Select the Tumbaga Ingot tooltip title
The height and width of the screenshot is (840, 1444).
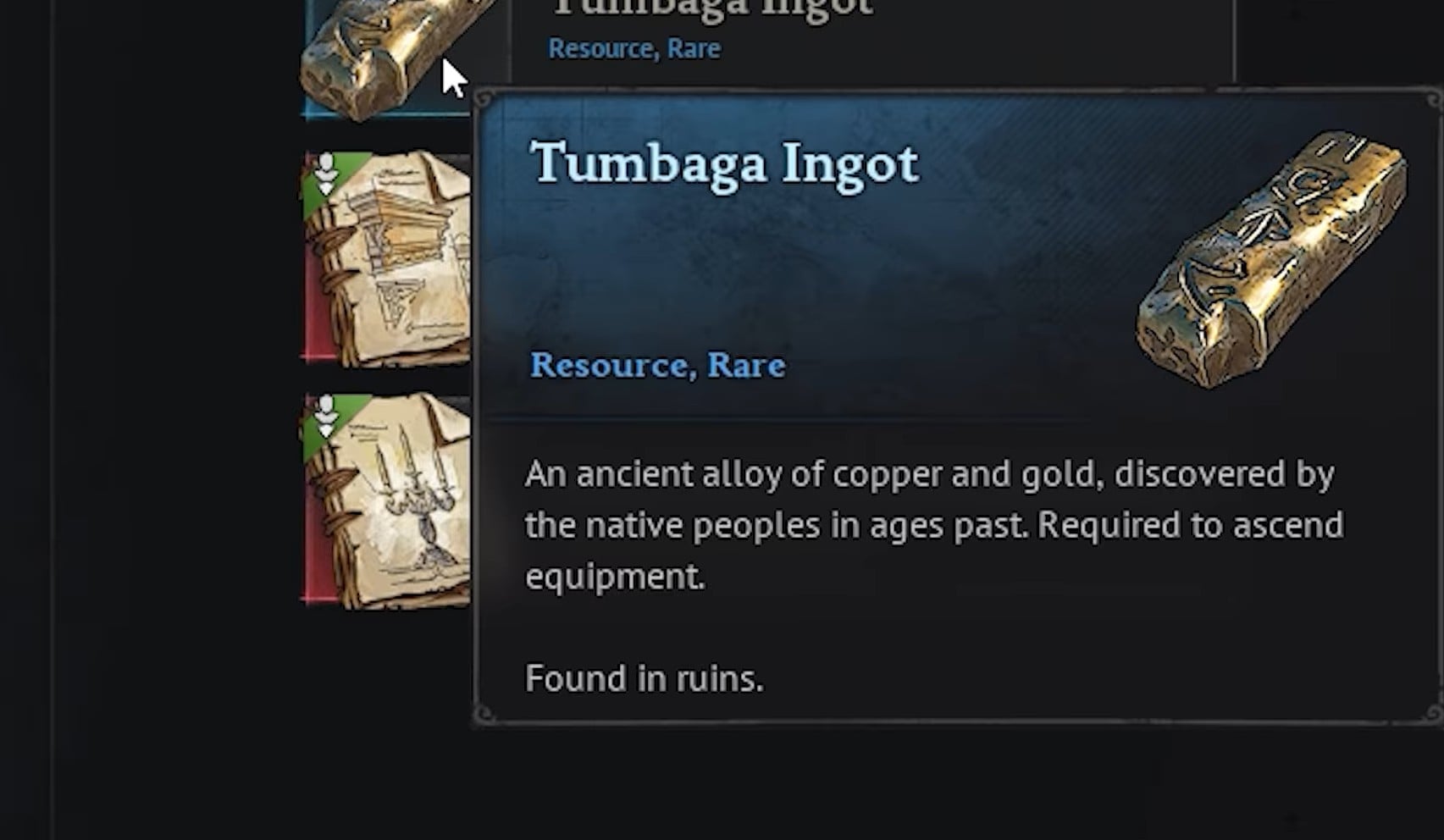[724, 163]
